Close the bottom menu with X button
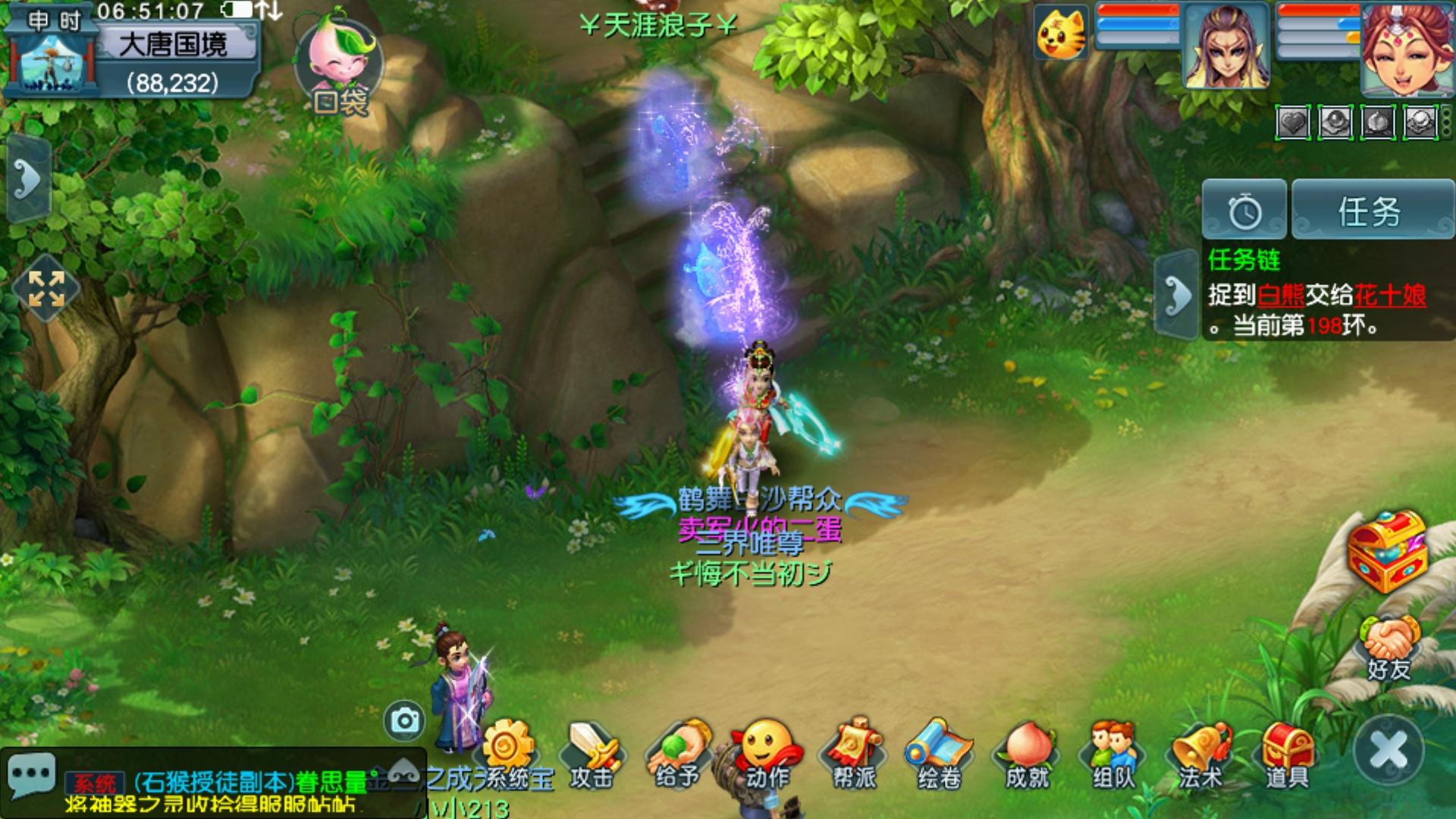 point(1389,750)
